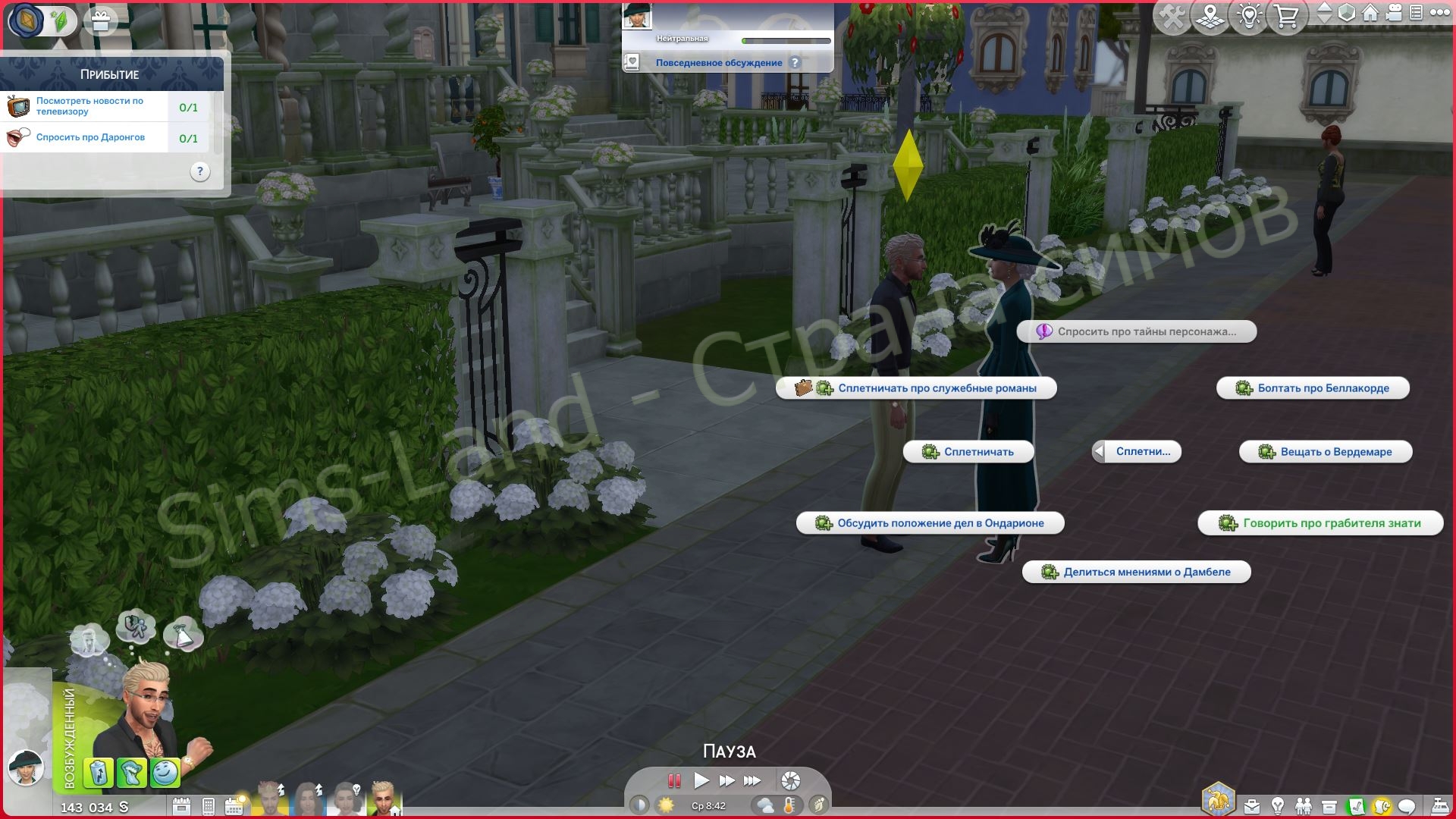The width and height of the screenshot is (1456, 819).
Task: Open Build Mode with the tools icon
Action: pos(1172,15)
